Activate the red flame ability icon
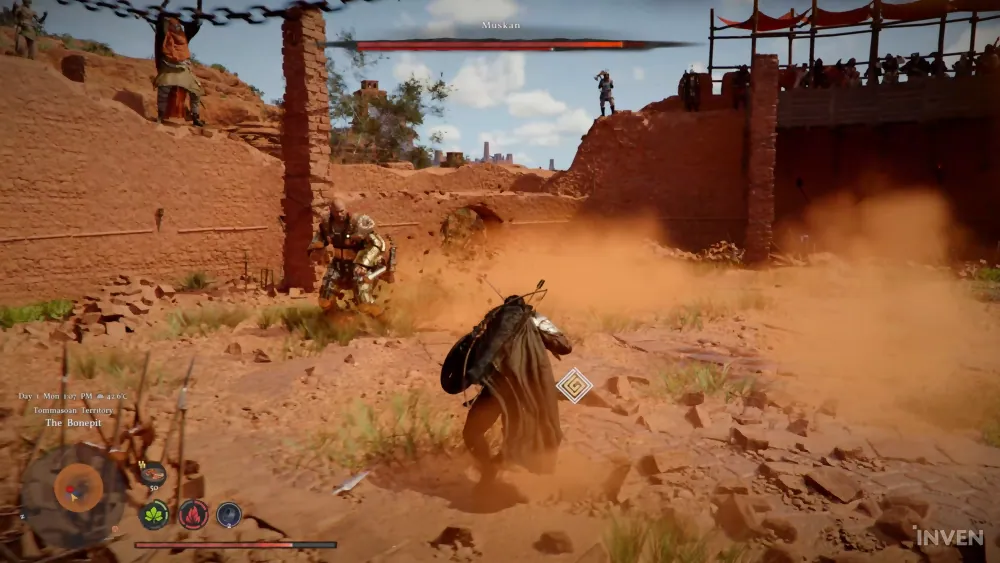 192,515
